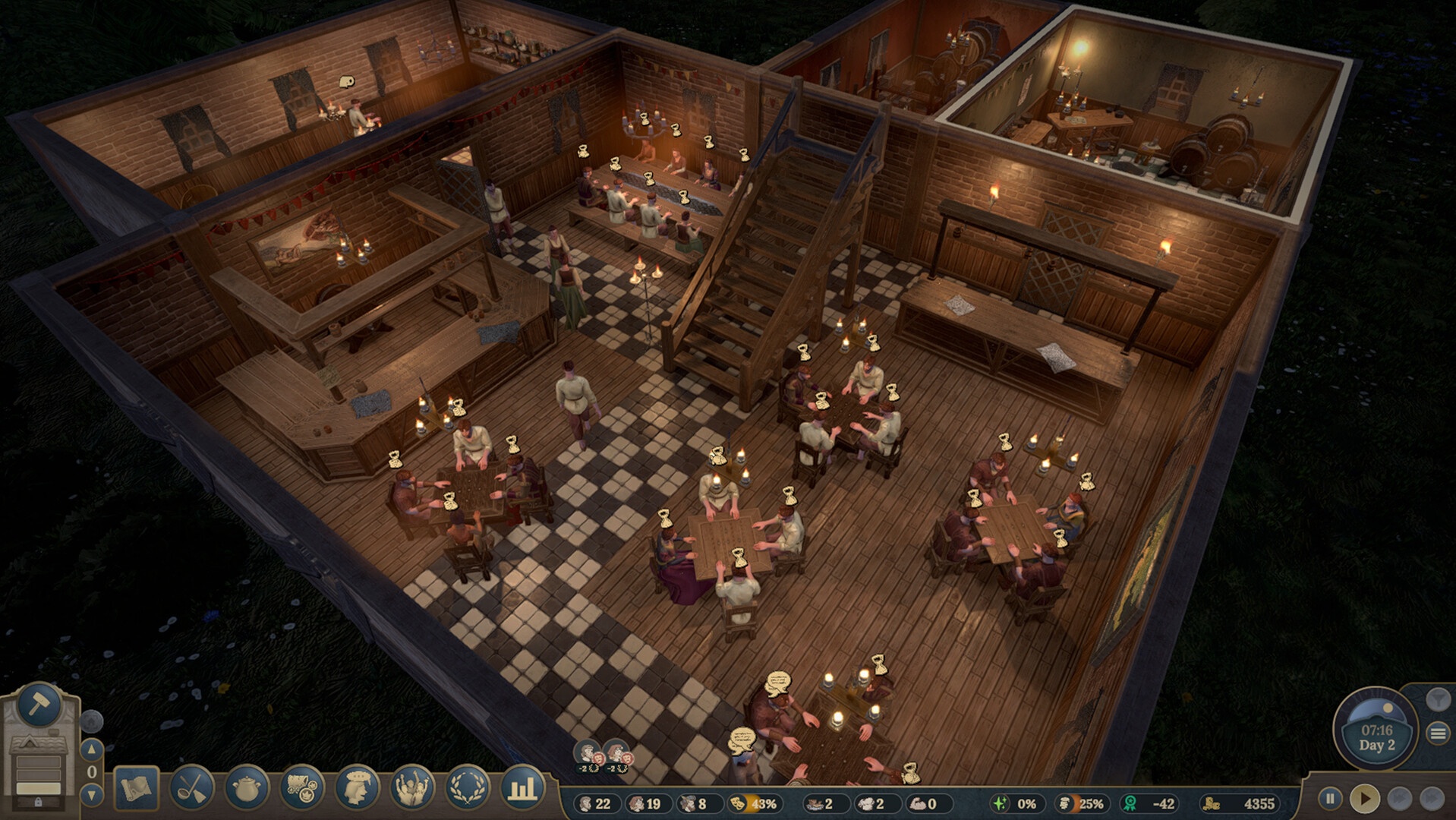The height and width of the screenshot is (820, 1456).
Task: Open the build mode hammer button
Action: (x=39, y=705)
